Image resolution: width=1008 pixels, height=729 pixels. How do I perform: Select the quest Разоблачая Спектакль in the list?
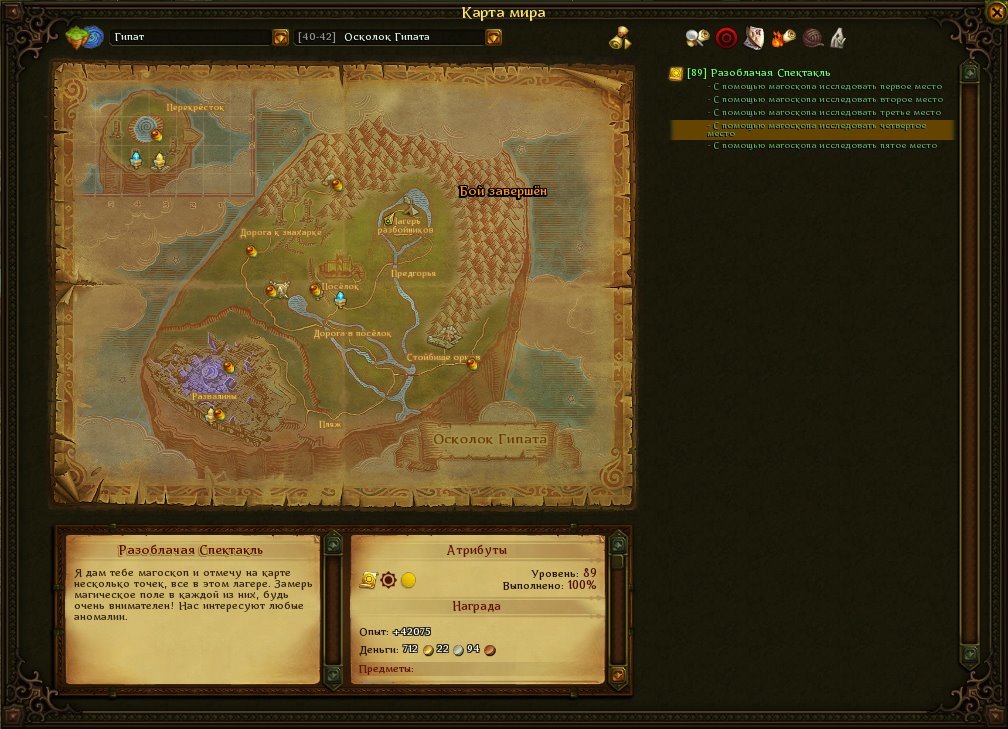770,73
